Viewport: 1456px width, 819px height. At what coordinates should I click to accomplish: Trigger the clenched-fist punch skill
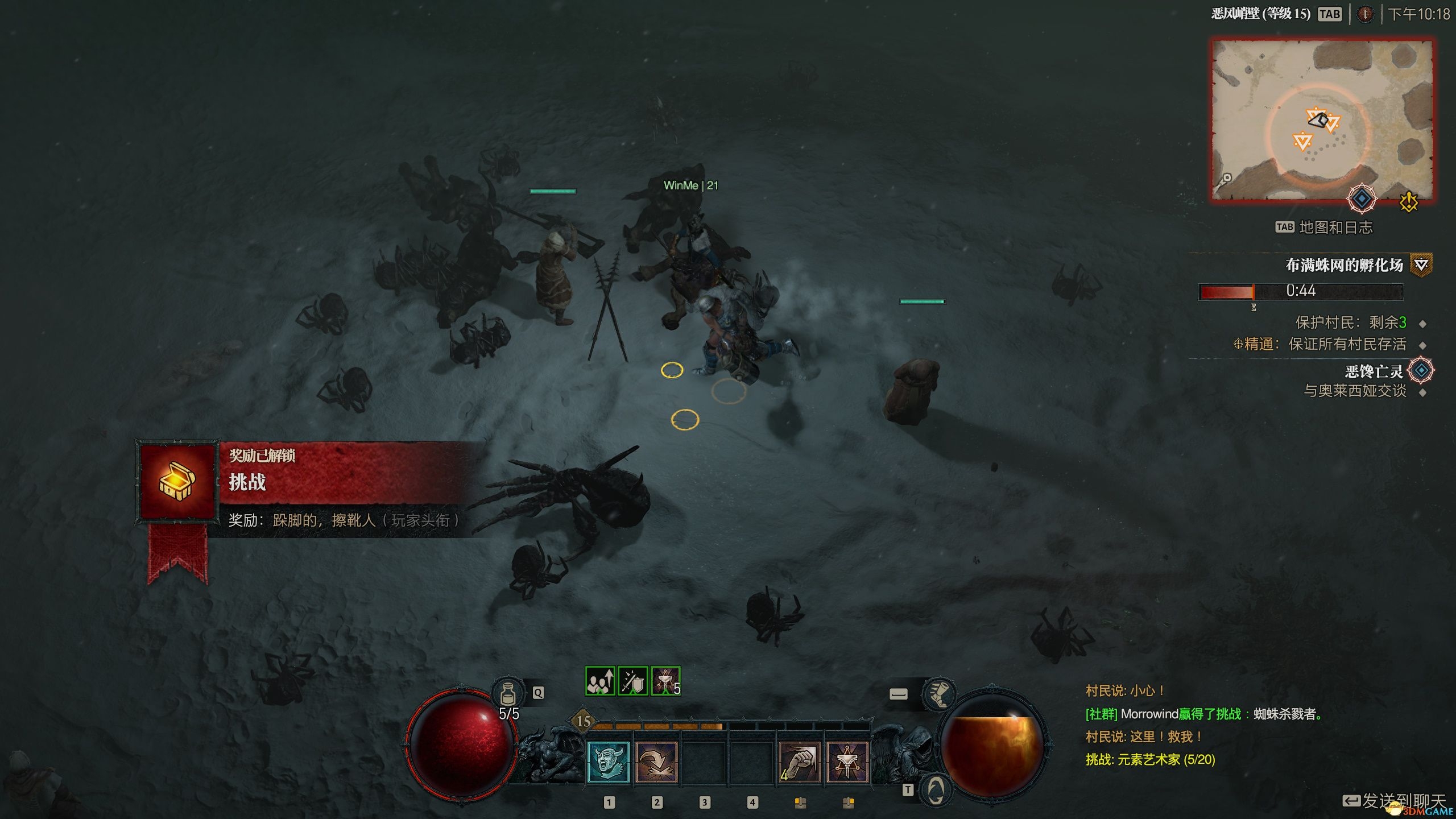click(x=800, y=762)
